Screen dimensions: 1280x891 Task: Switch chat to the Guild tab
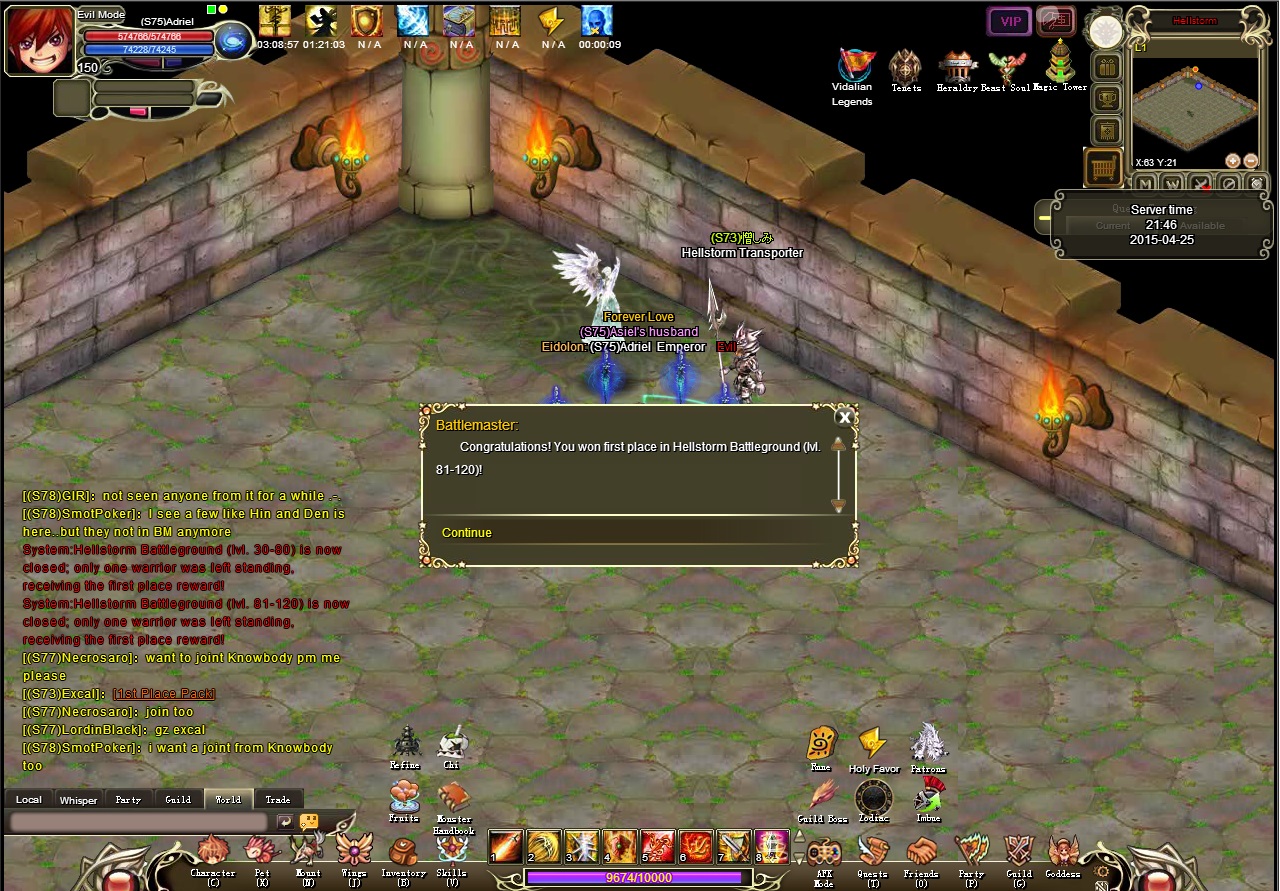click(178, 800)
